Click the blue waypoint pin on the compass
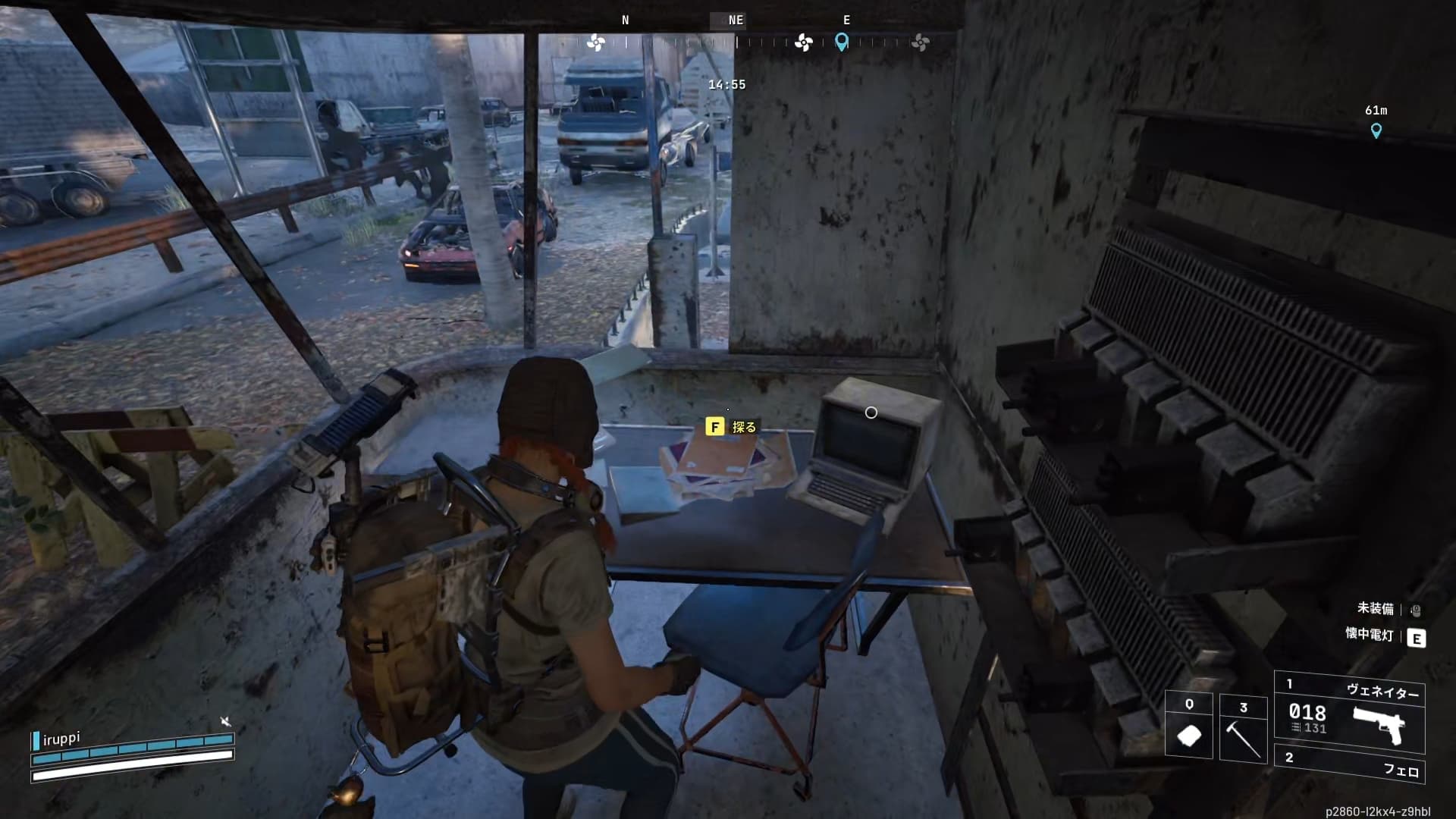The width and height of the screenshot is (1456, 819). click(842, 42)
